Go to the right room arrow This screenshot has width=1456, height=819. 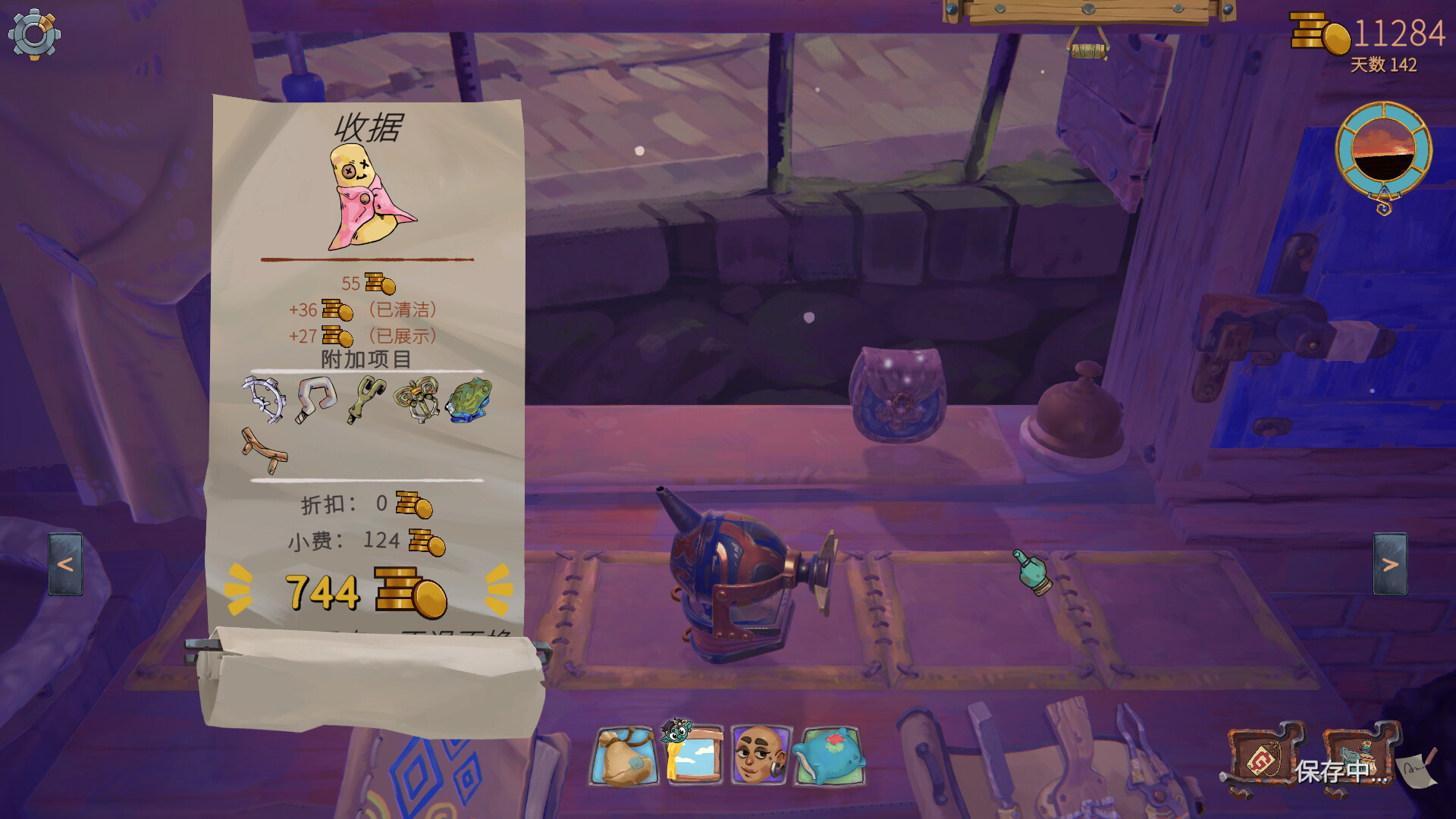[x=1390, y=564]
